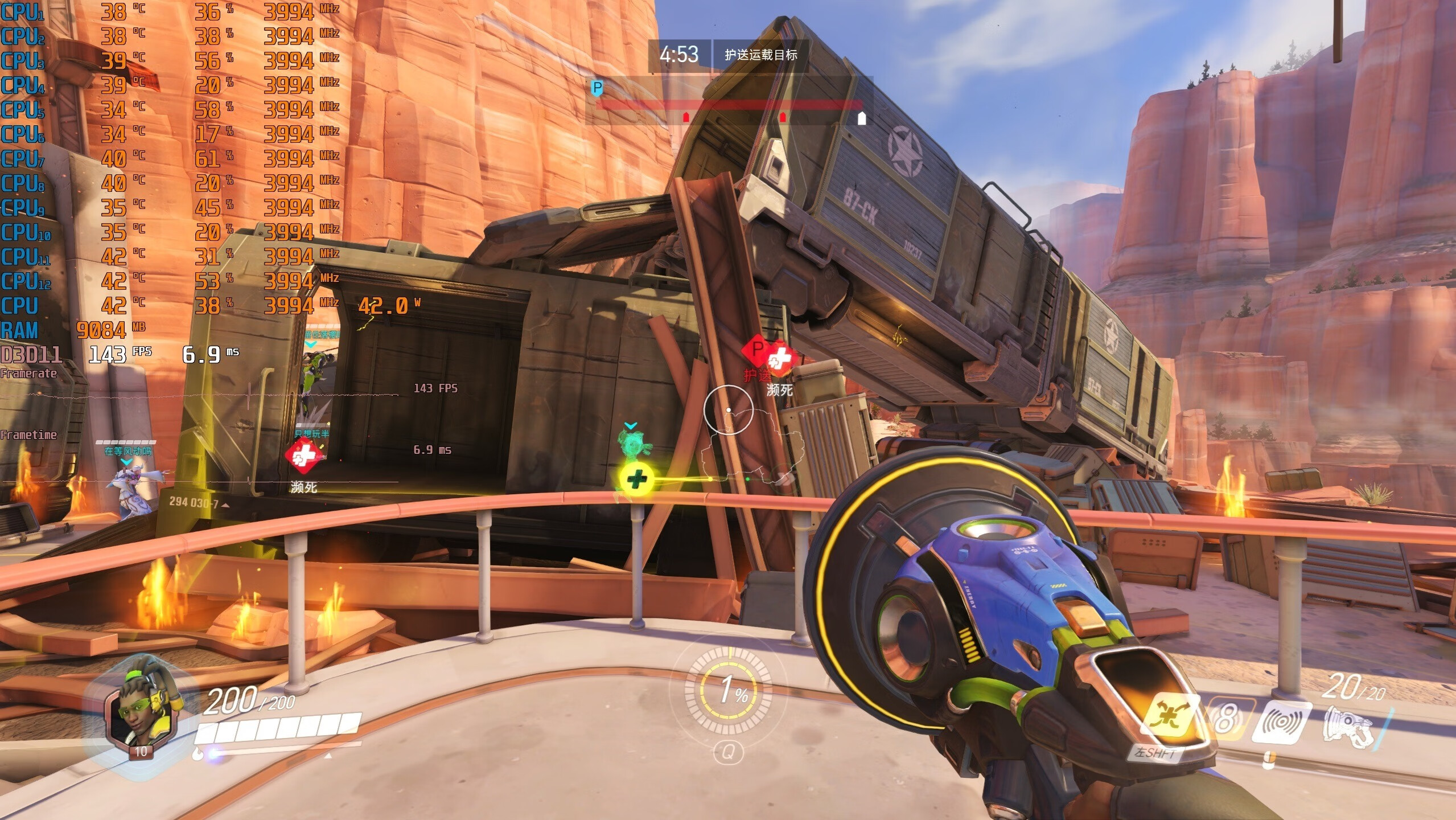Image resolution: width=1456 pixels, height=820 pixels.
Task: Click the escort payload objective label
Action: click(760, 55)
